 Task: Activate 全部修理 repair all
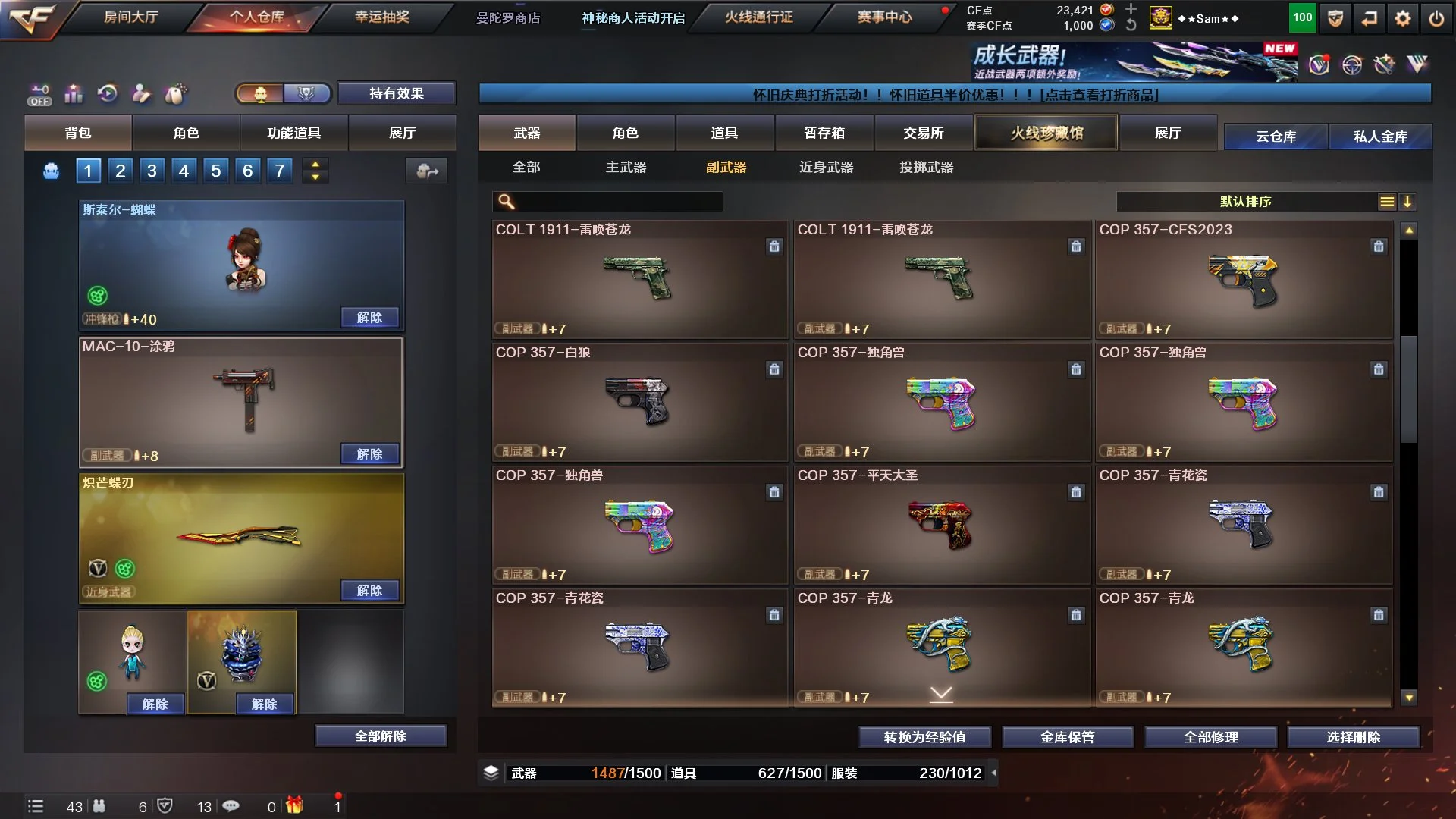click(1210, 736)
